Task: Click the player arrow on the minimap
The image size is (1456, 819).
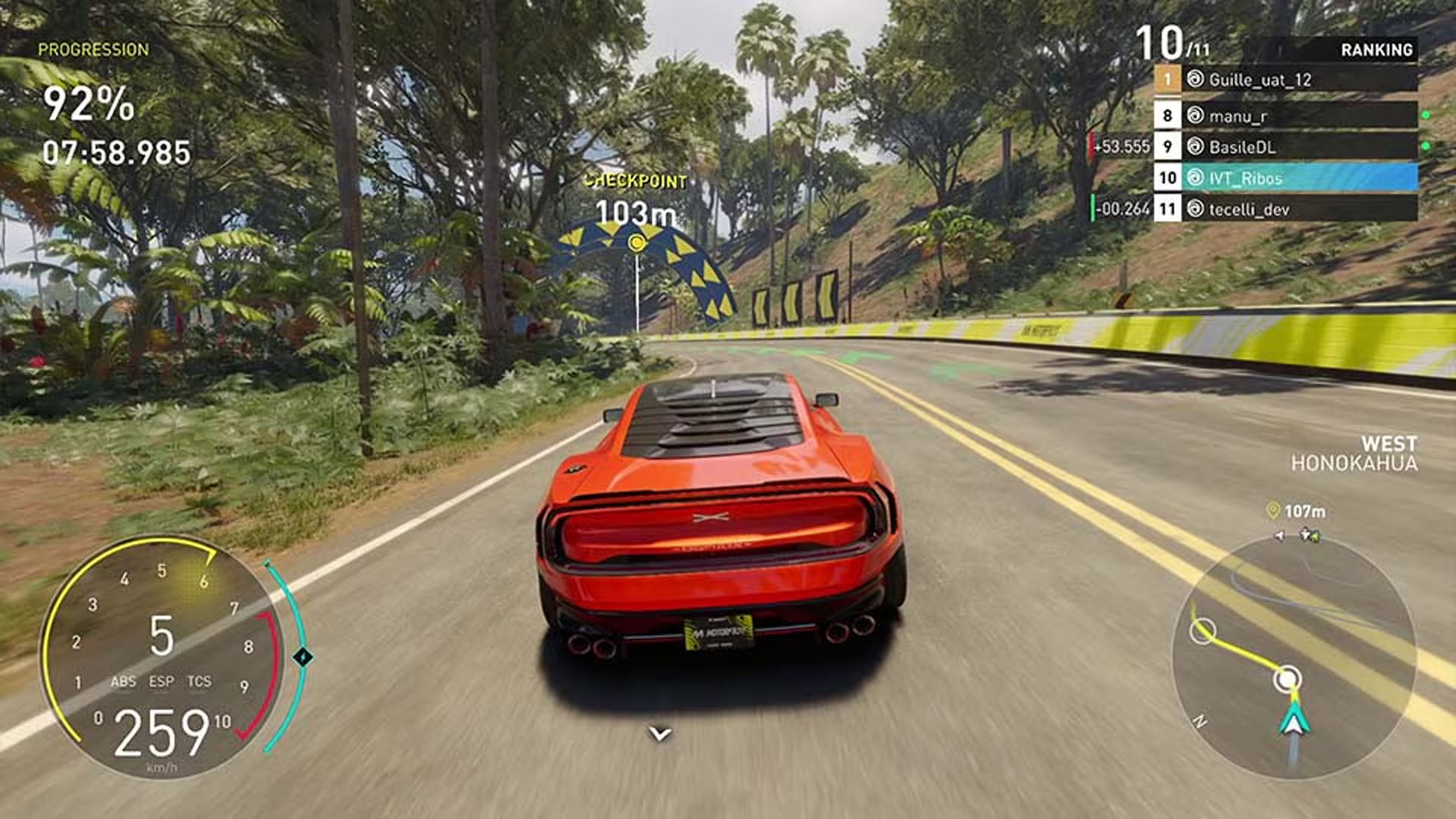Action: pyautogui.click(x=1294, y=719)
